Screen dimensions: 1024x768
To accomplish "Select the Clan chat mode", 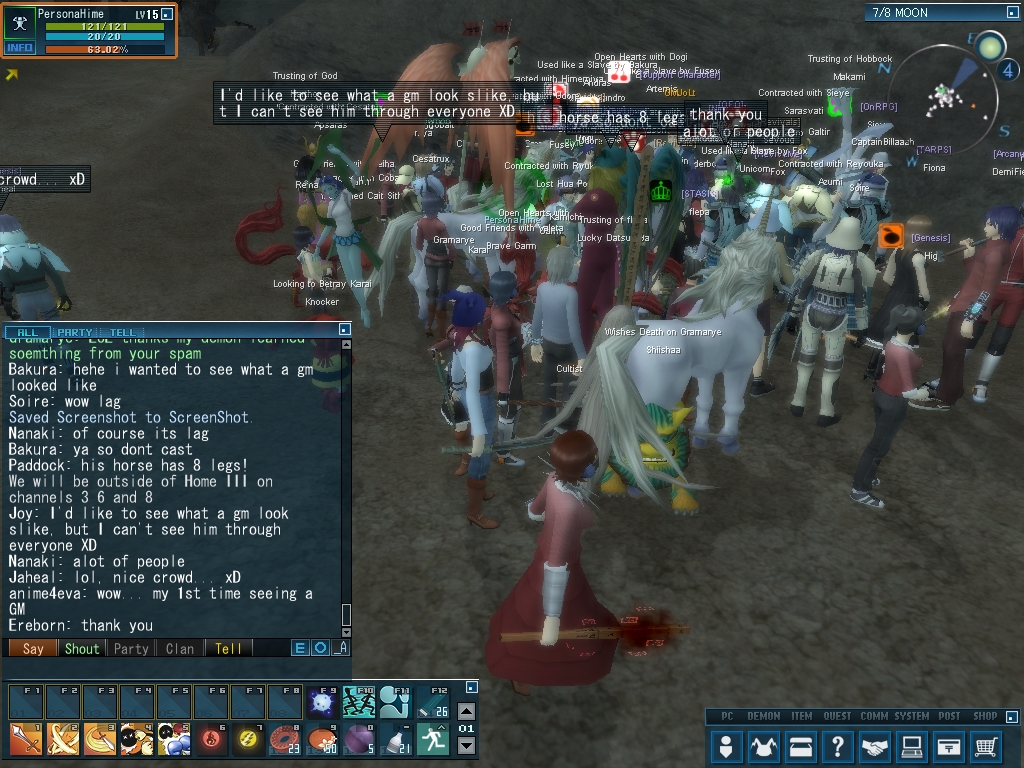I will 180,648.
